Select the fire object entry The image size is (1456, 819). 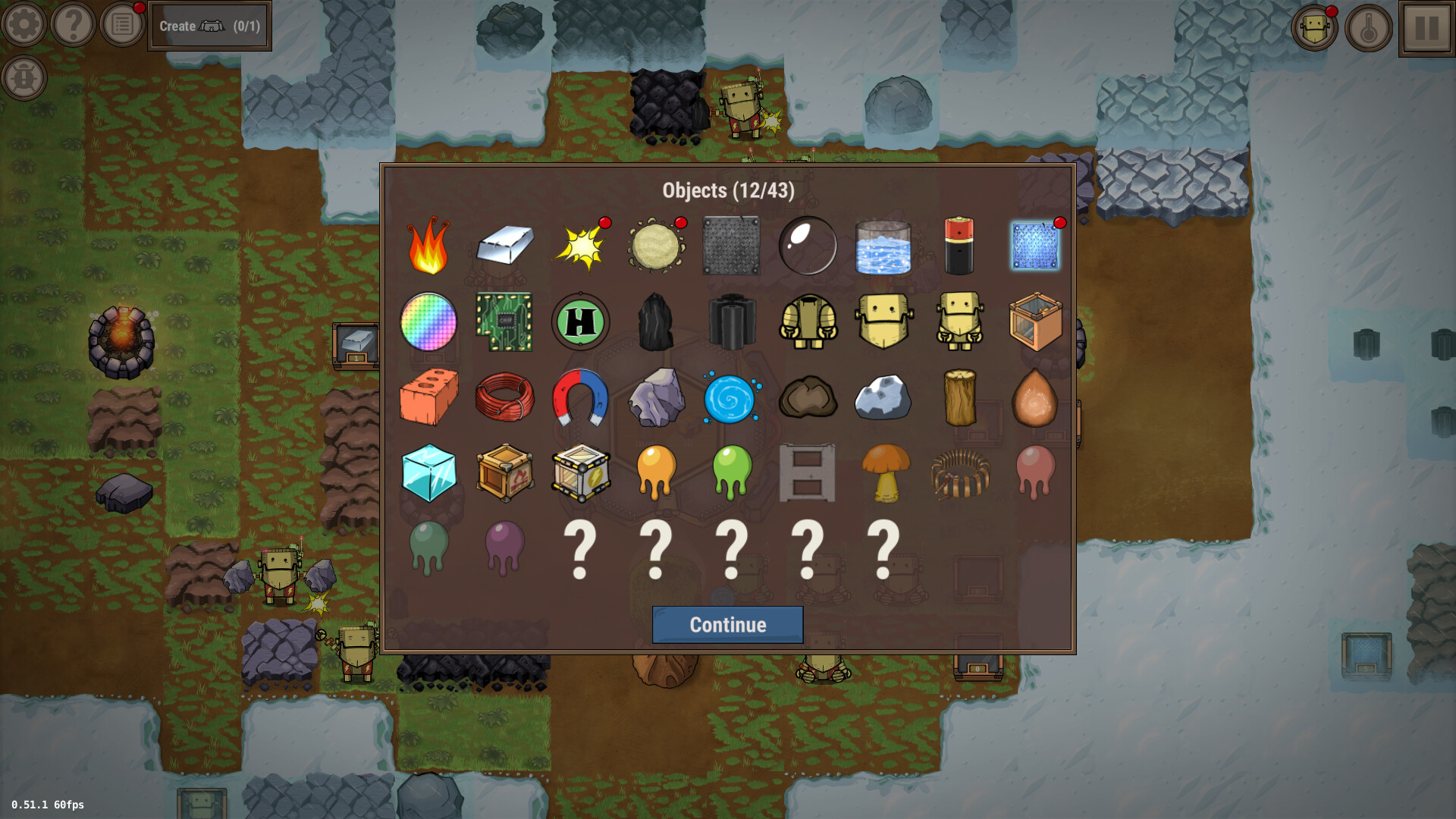[x=428, y=245]
